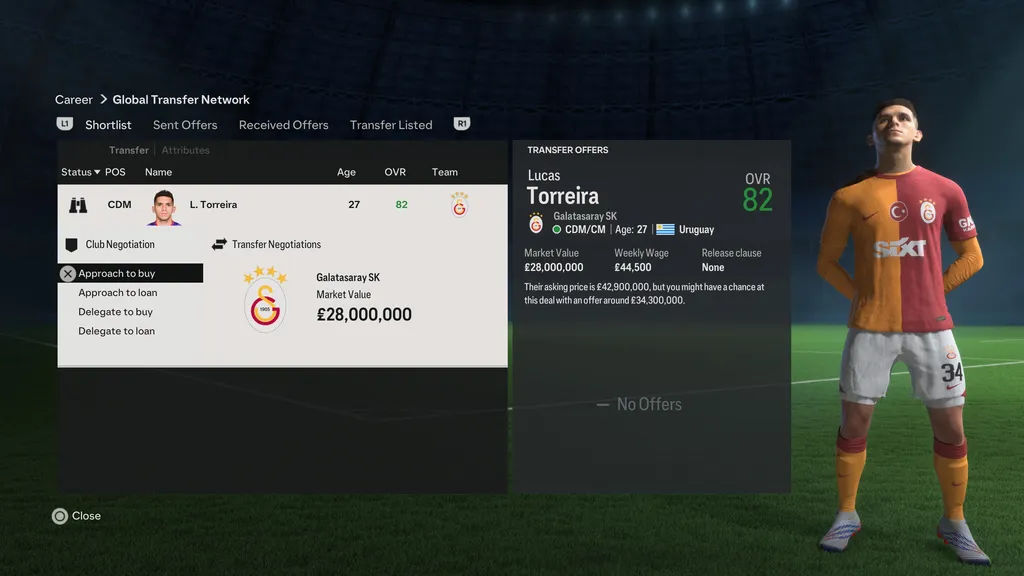Select Delegate to buy
This screenshot has width=1024, height=576.
[x=116, y=312]
